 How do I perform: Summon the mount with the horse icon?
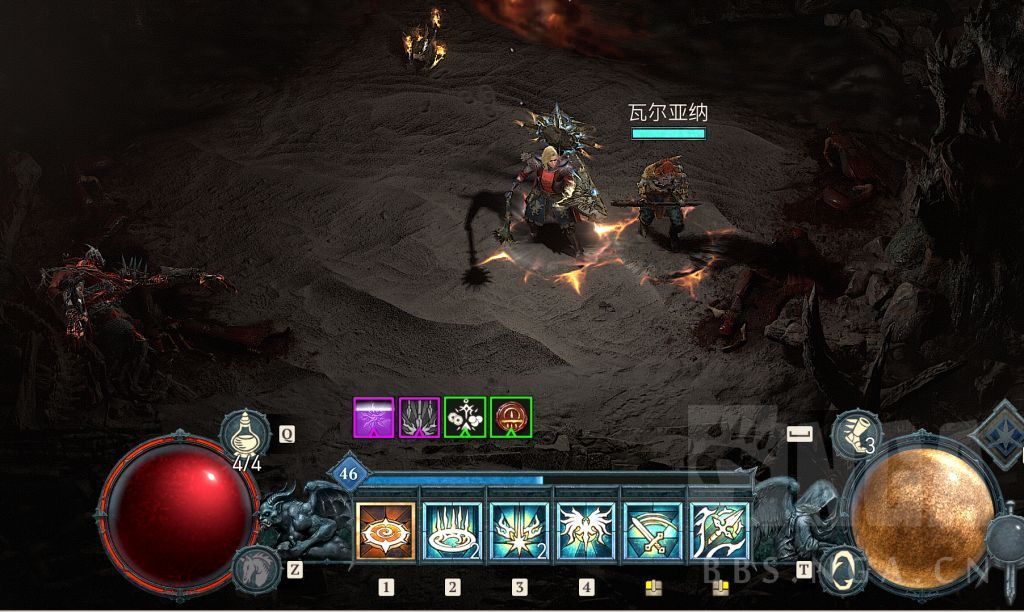pyautogui.click(x=256, y=569)
